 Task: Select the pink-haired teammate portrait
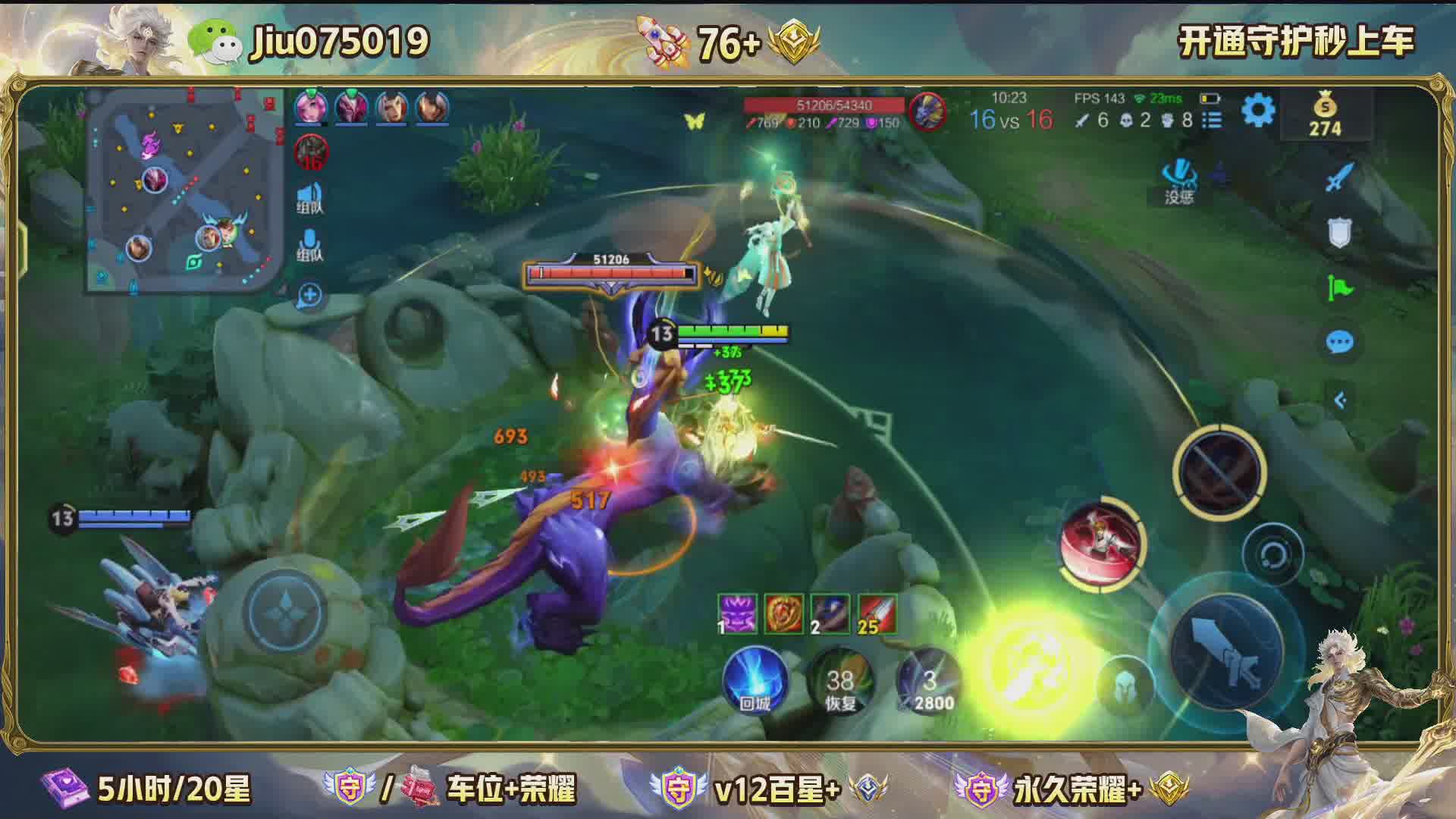pyautogui.click(x=311, y=108)
